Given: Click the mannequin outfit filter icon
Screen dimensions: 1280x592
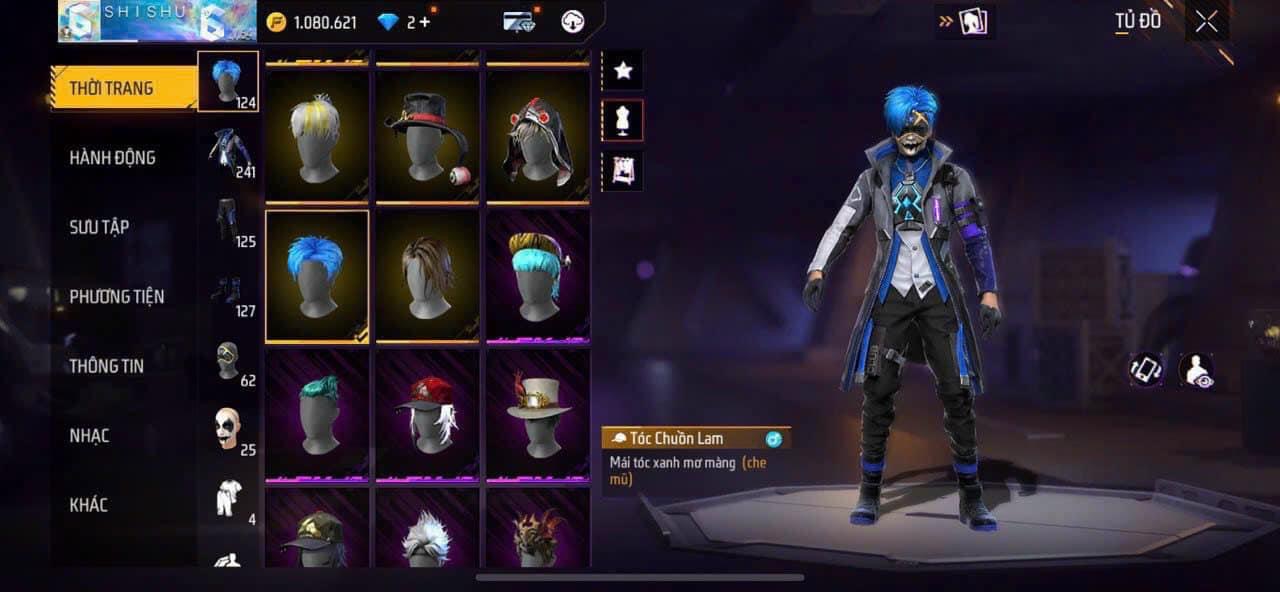Looking at the screenshot, I should click(623, 121).
